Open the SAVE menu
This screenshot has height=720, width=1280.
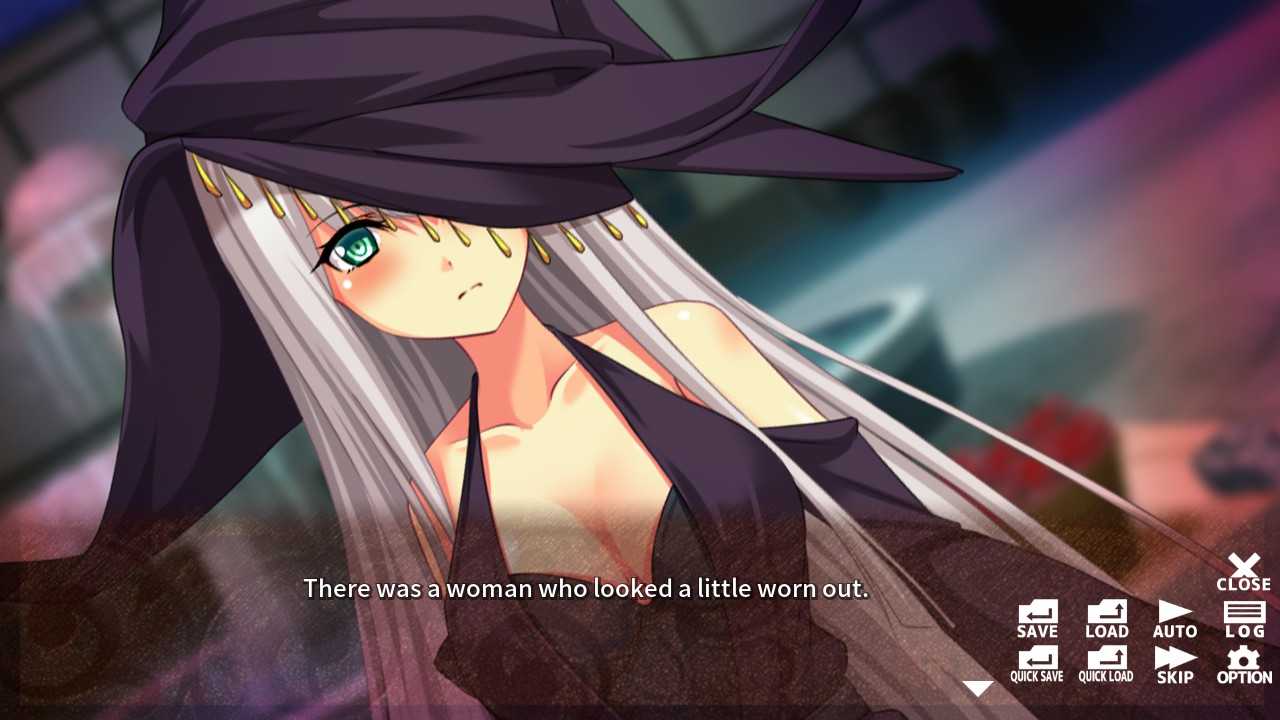click(1036, 617)
